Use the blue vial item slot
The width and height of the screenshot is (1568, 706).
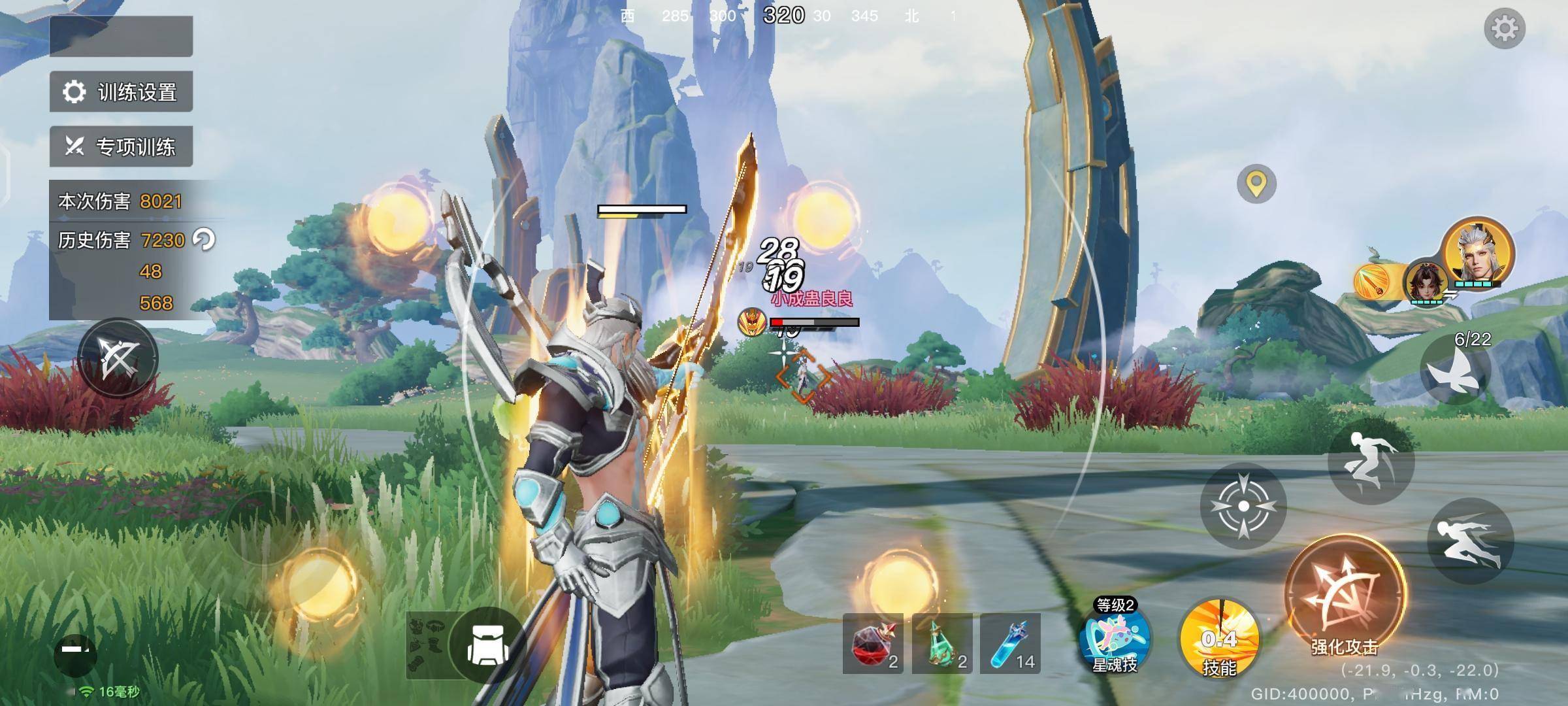tap(1010, 644)
